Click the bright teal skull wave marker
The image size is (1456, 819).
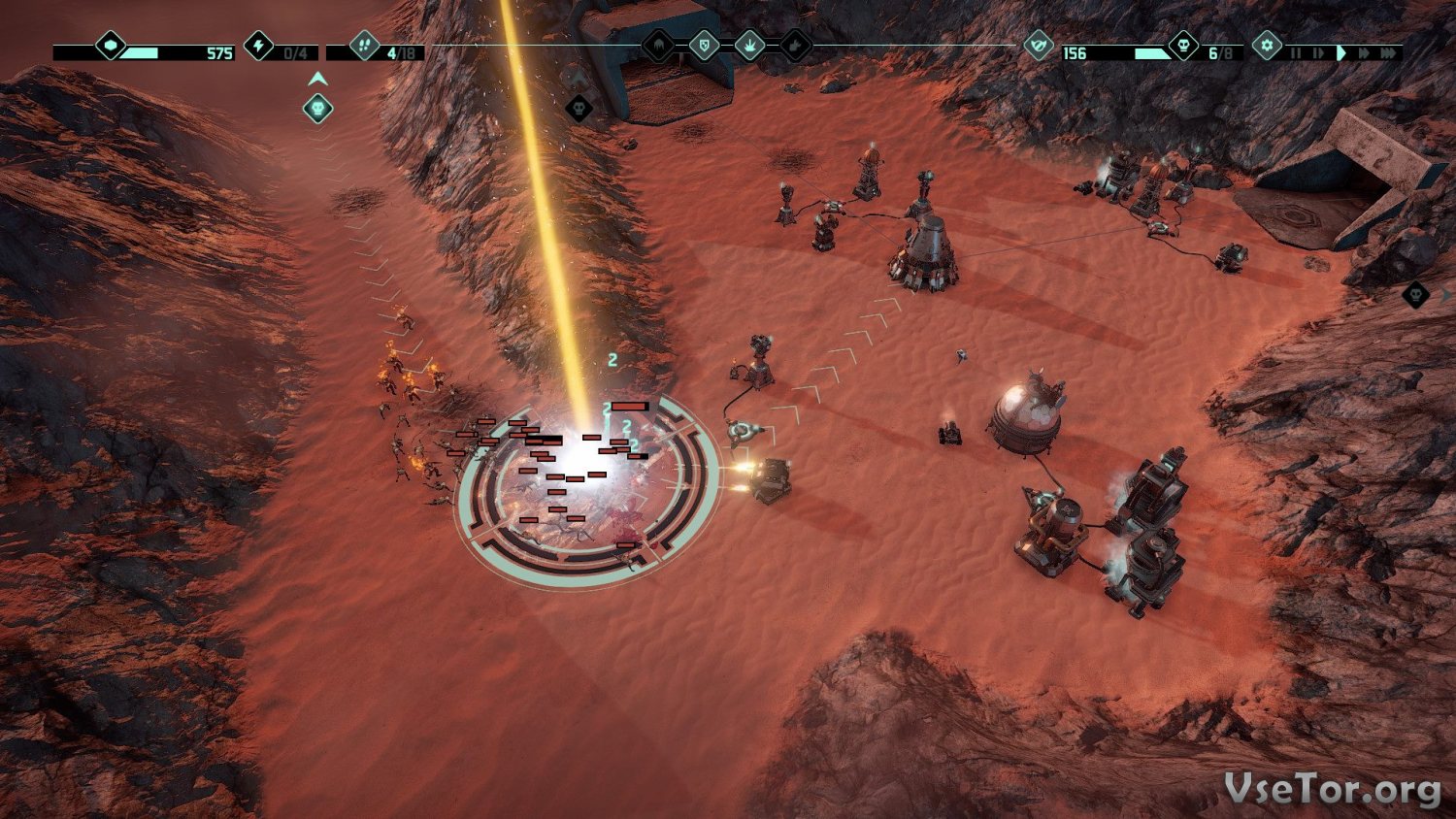click(x=317, y=109)
